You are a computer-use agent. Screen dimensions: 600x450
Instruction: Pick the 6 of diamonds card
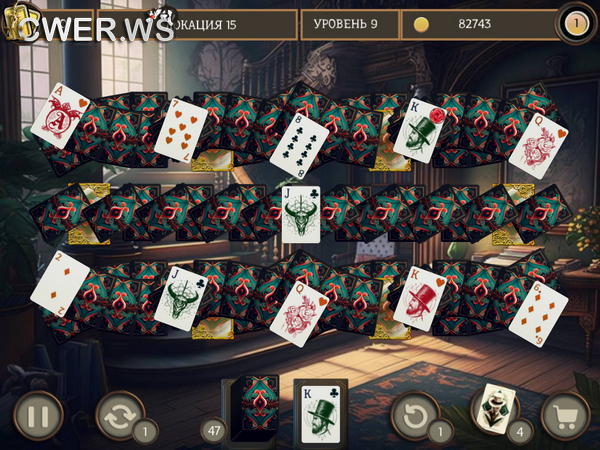[x=538, y=310]
